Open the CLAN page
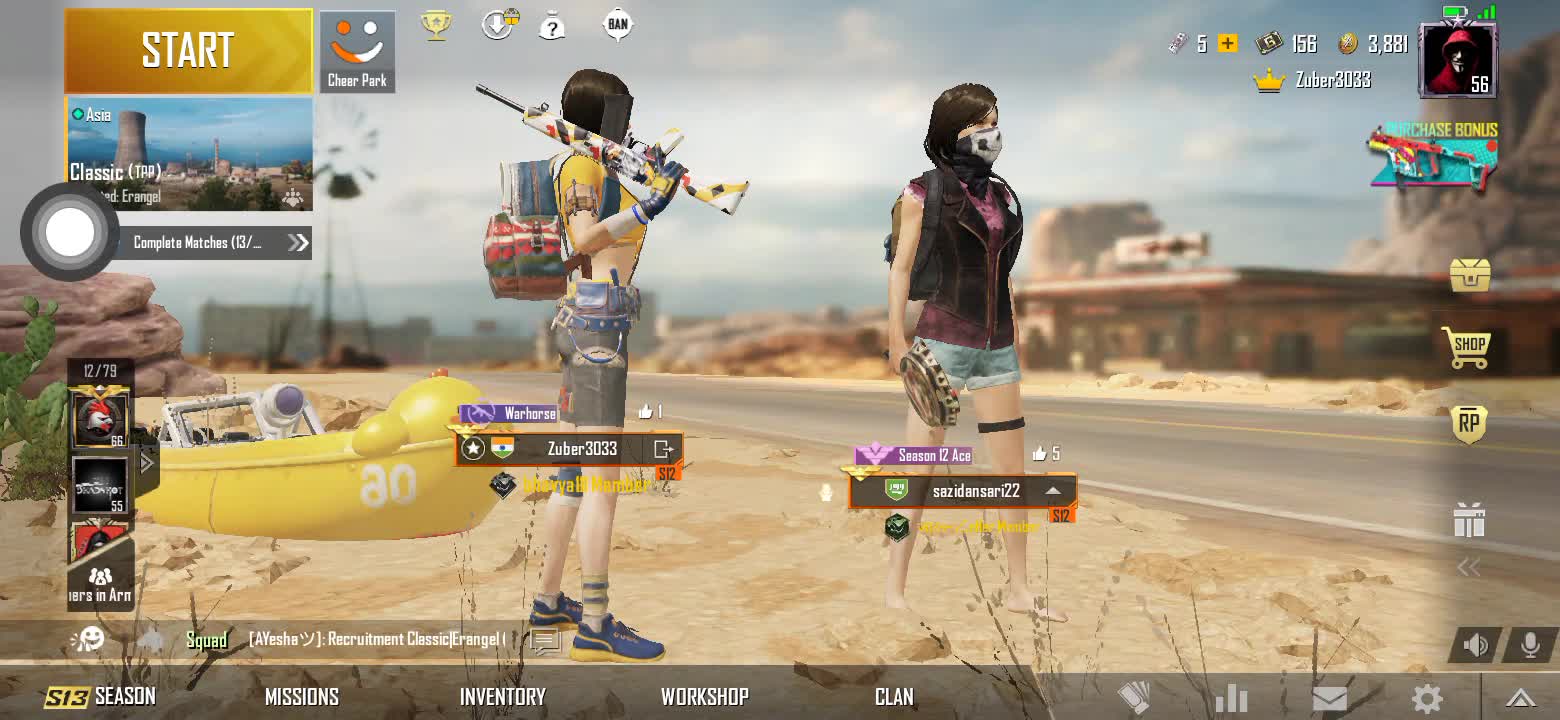The width and height of the screenshot is (1560, 720). [893, 696]
